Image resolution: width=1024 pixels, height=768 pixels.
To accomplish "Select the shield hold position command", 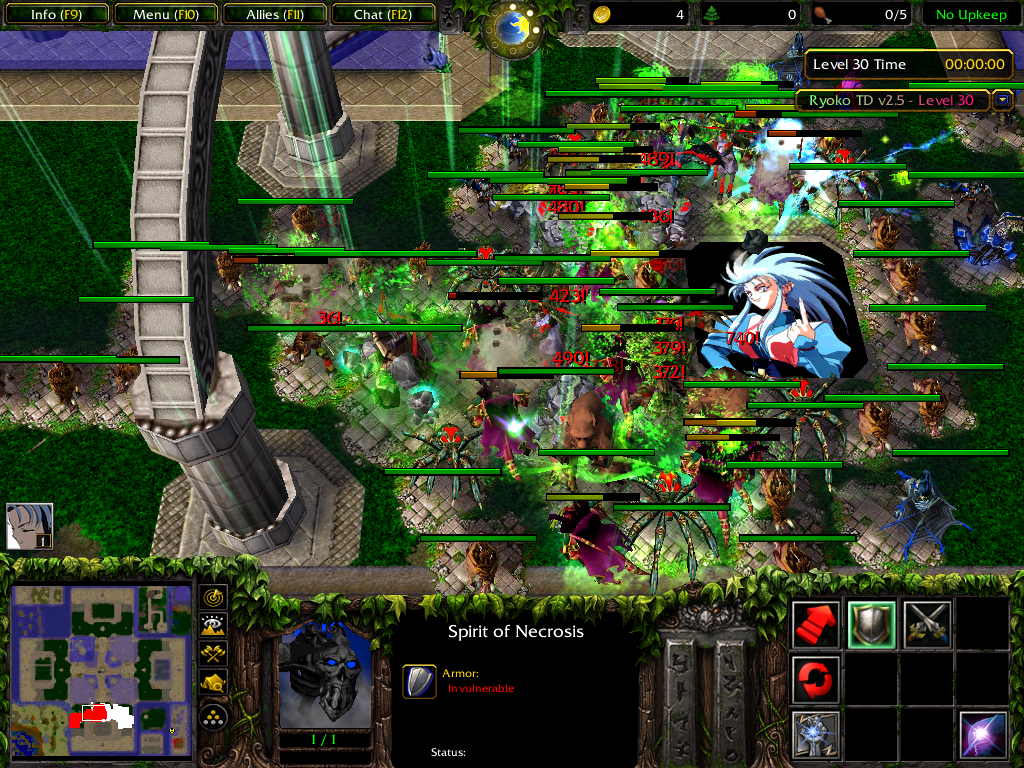I will (871, 624).
